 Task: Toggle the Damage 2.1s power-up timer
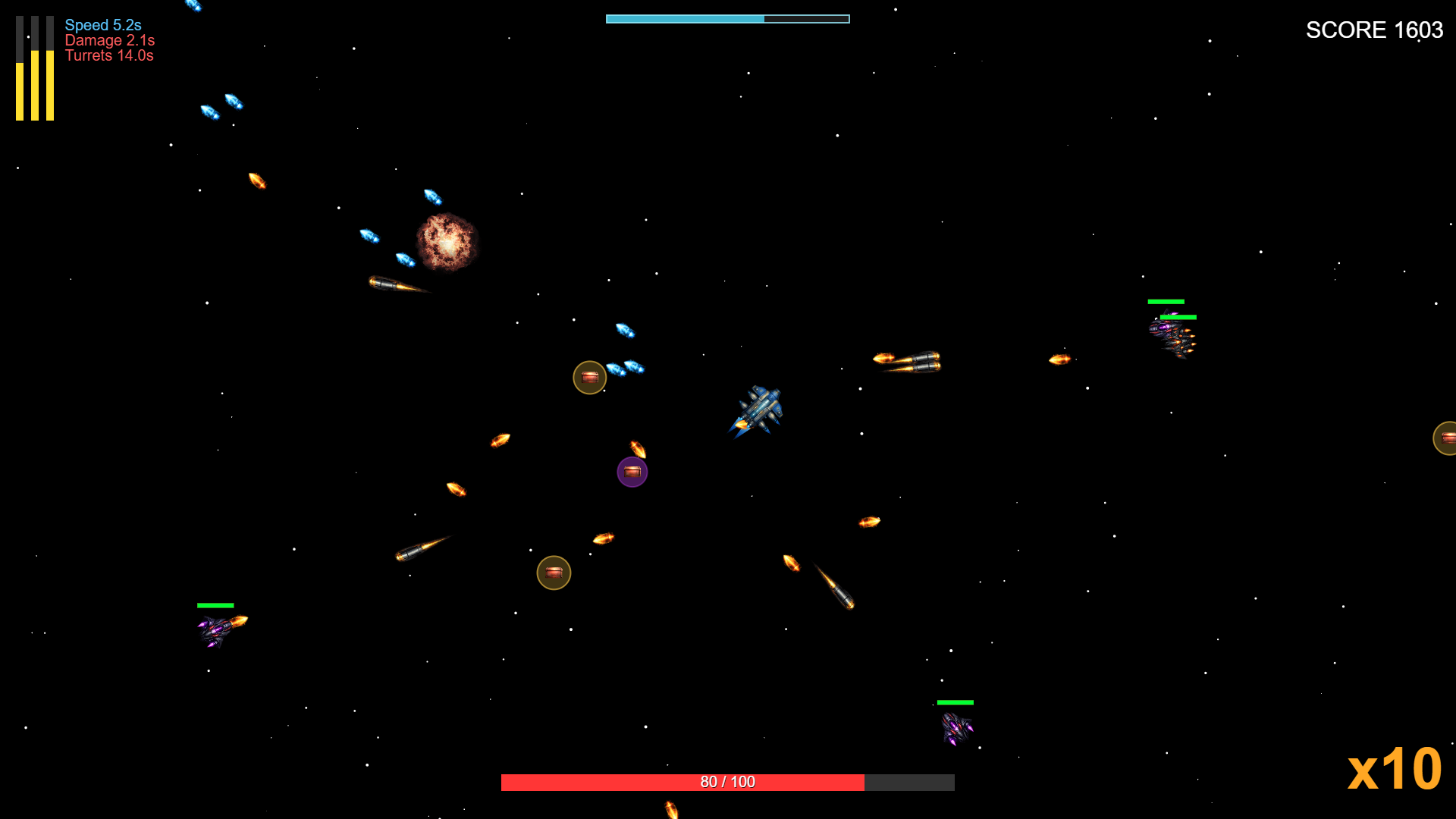pos(110,40)
